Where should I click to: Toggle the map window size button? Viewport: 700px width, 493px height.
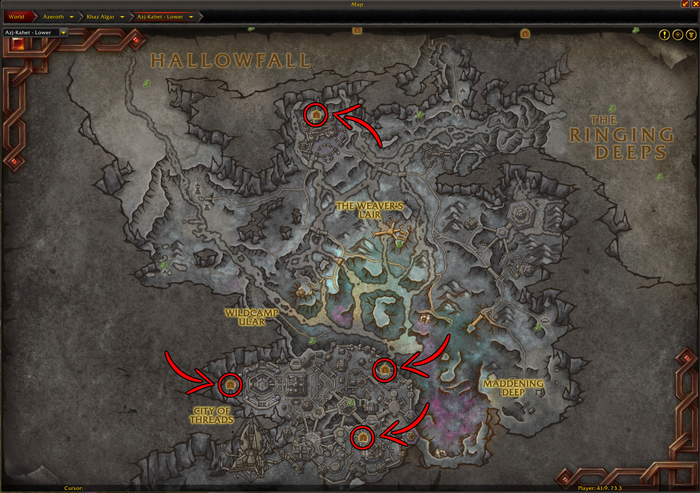(685, 5)
